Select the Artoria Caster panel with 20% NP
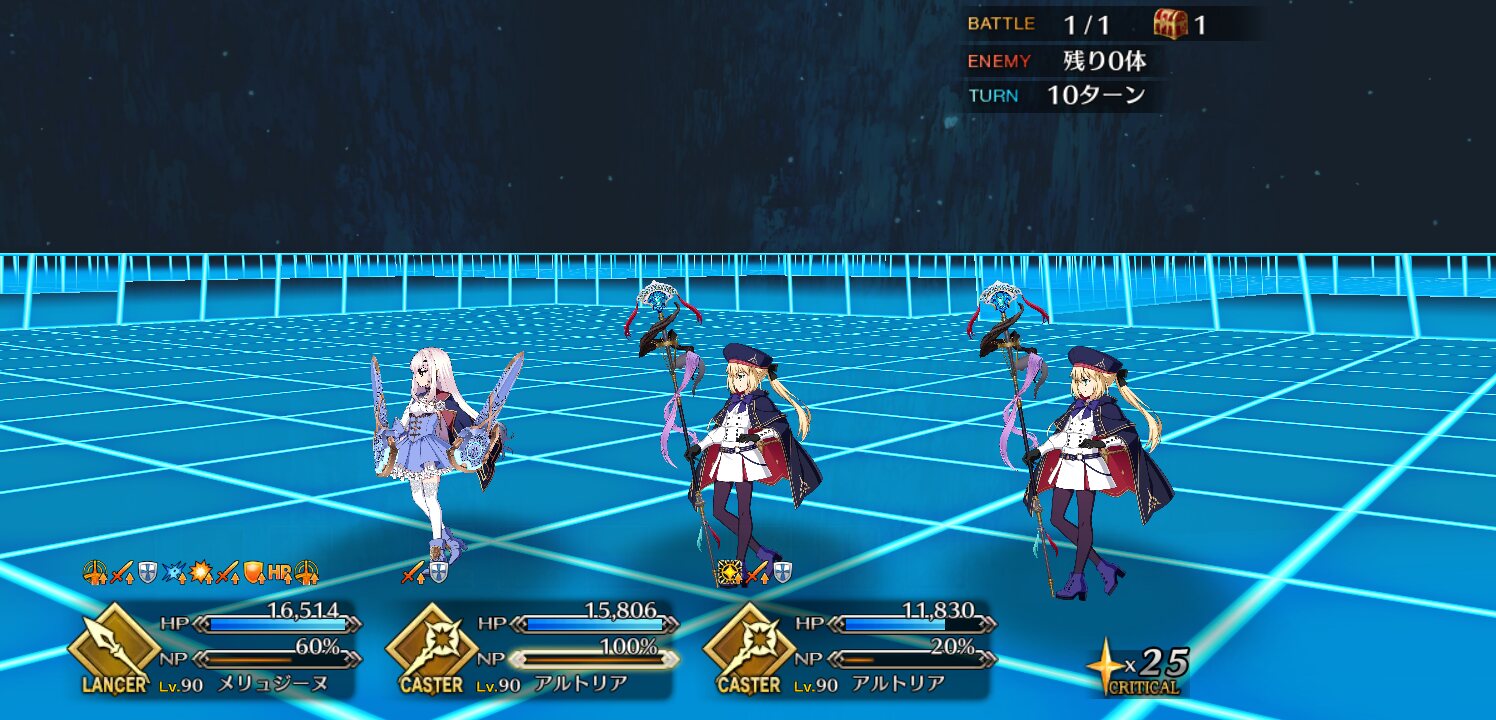 (850, 648)
